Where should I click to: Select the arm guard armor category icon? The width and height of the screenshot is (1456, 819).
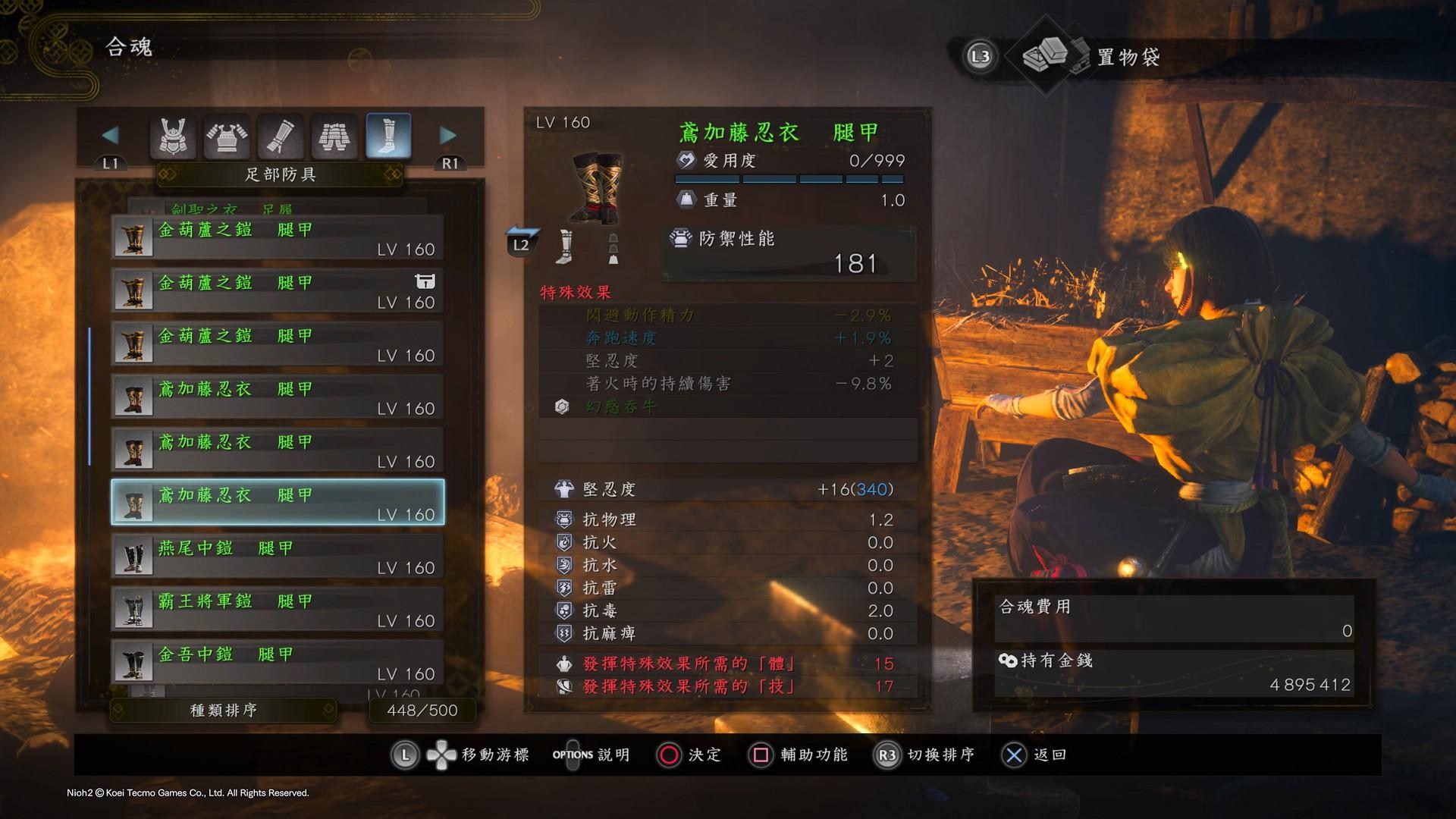(281, 136)
